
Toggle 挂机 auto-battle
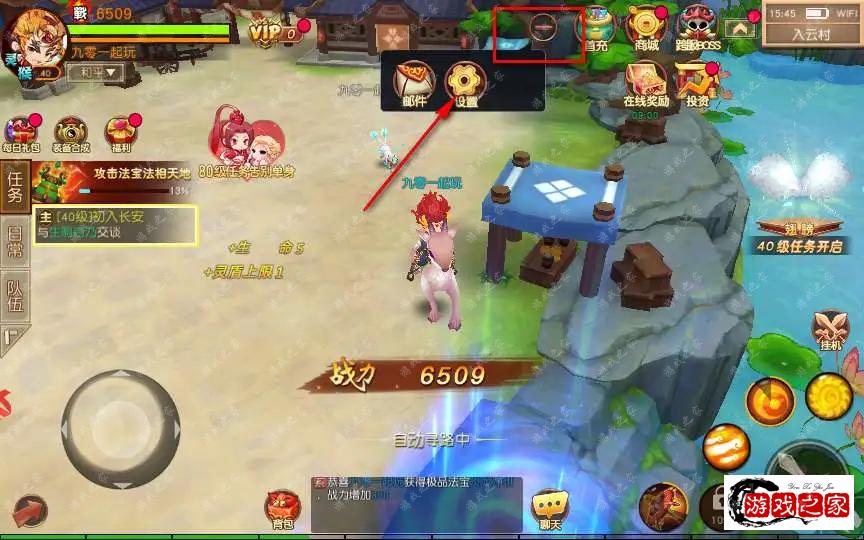click(832, 329)
